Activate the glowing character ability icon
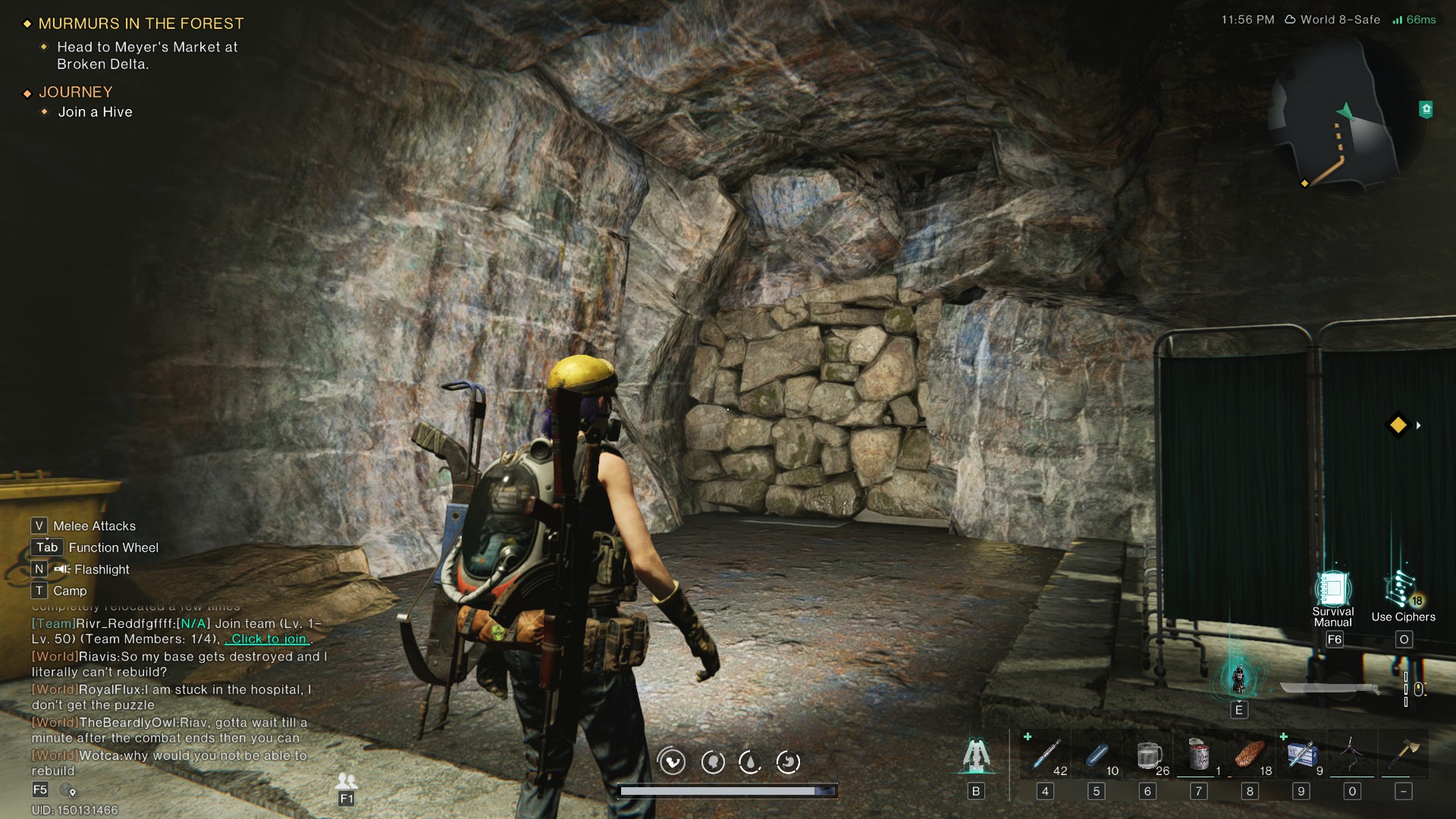The image size is (1456, 819). tap(1238, 679)
